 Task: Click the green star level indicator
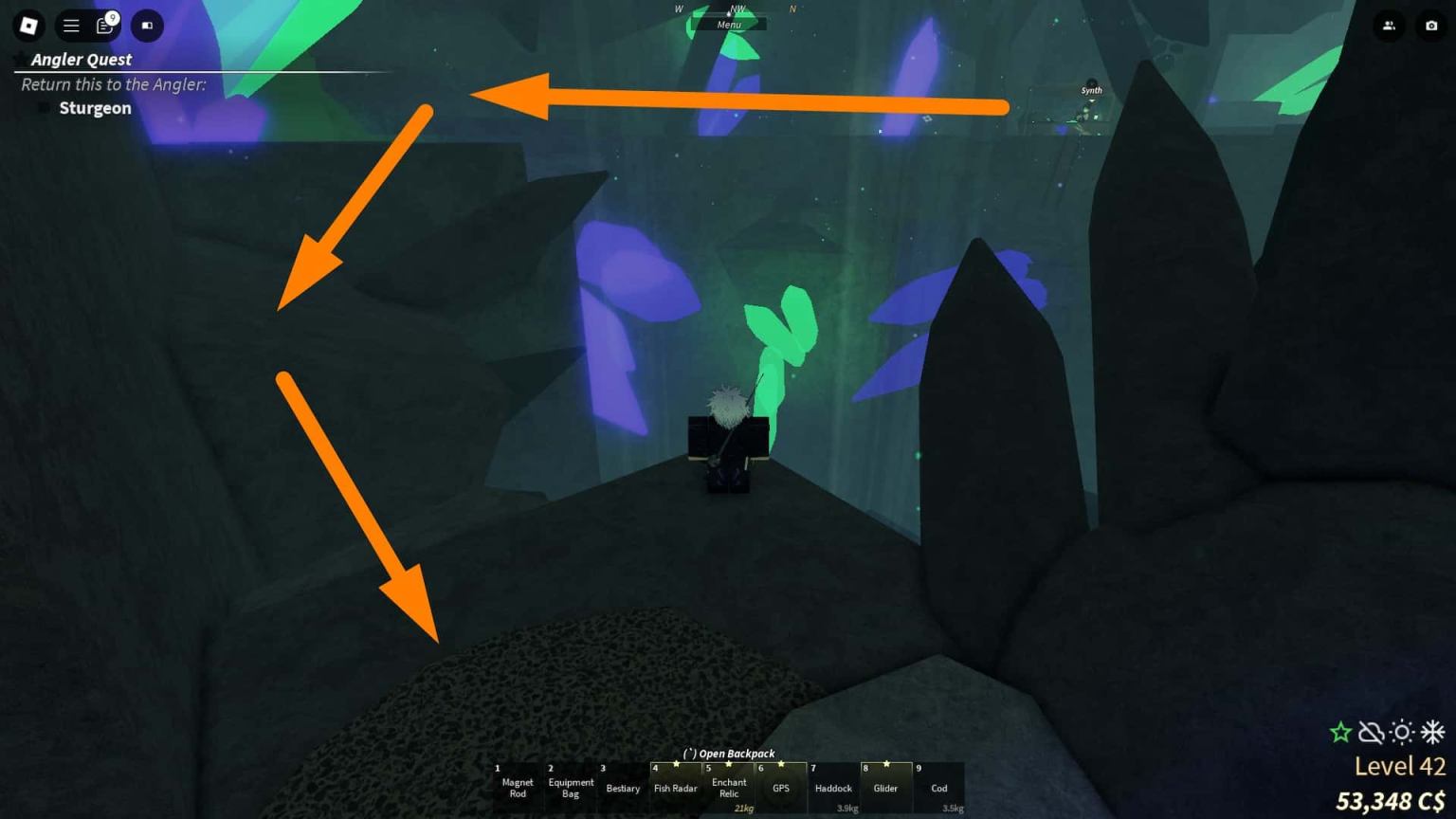click(1339, 732)
